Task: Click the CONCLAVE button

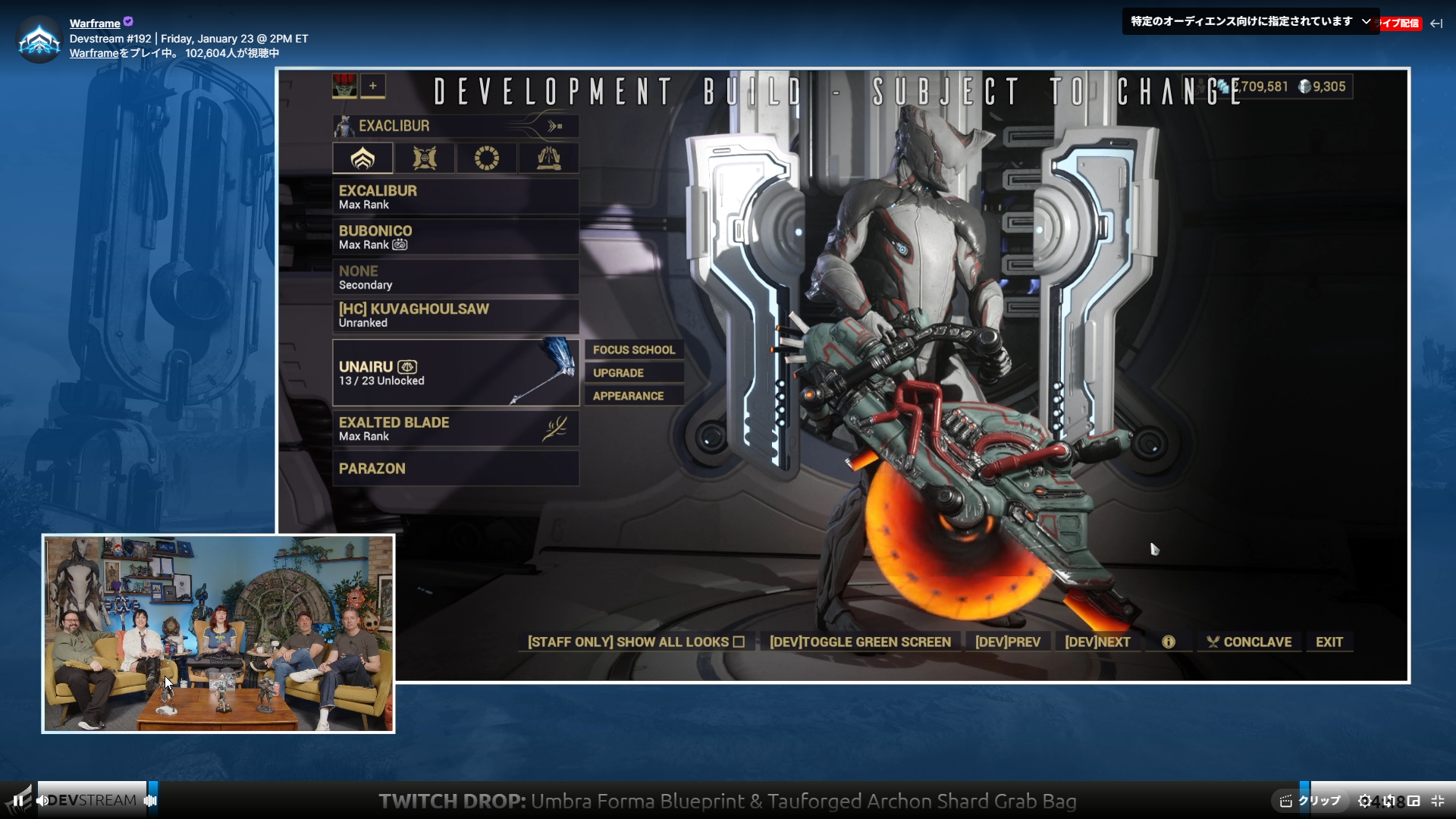Action: click(x=1250, y=642)
